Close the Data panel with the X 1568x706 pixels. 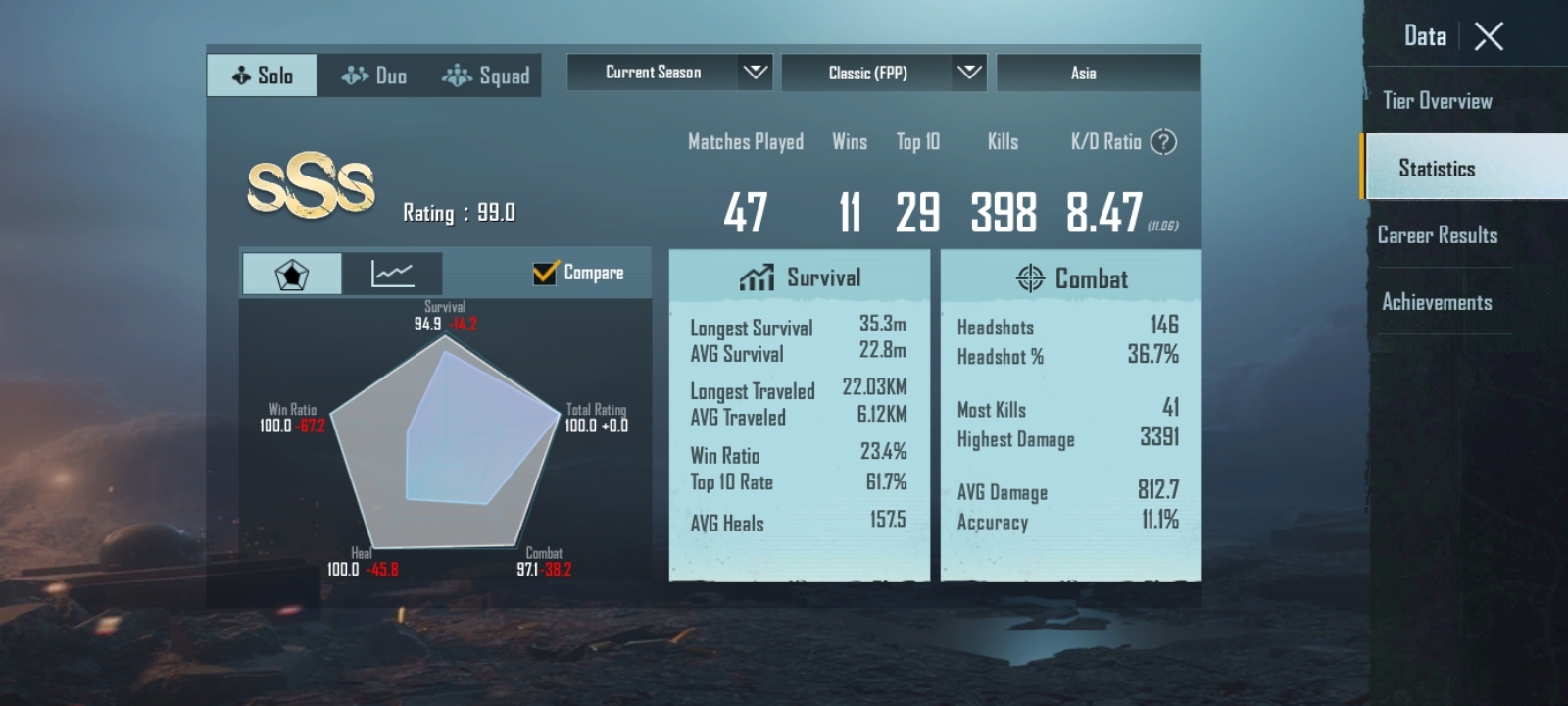(1488, 35)
